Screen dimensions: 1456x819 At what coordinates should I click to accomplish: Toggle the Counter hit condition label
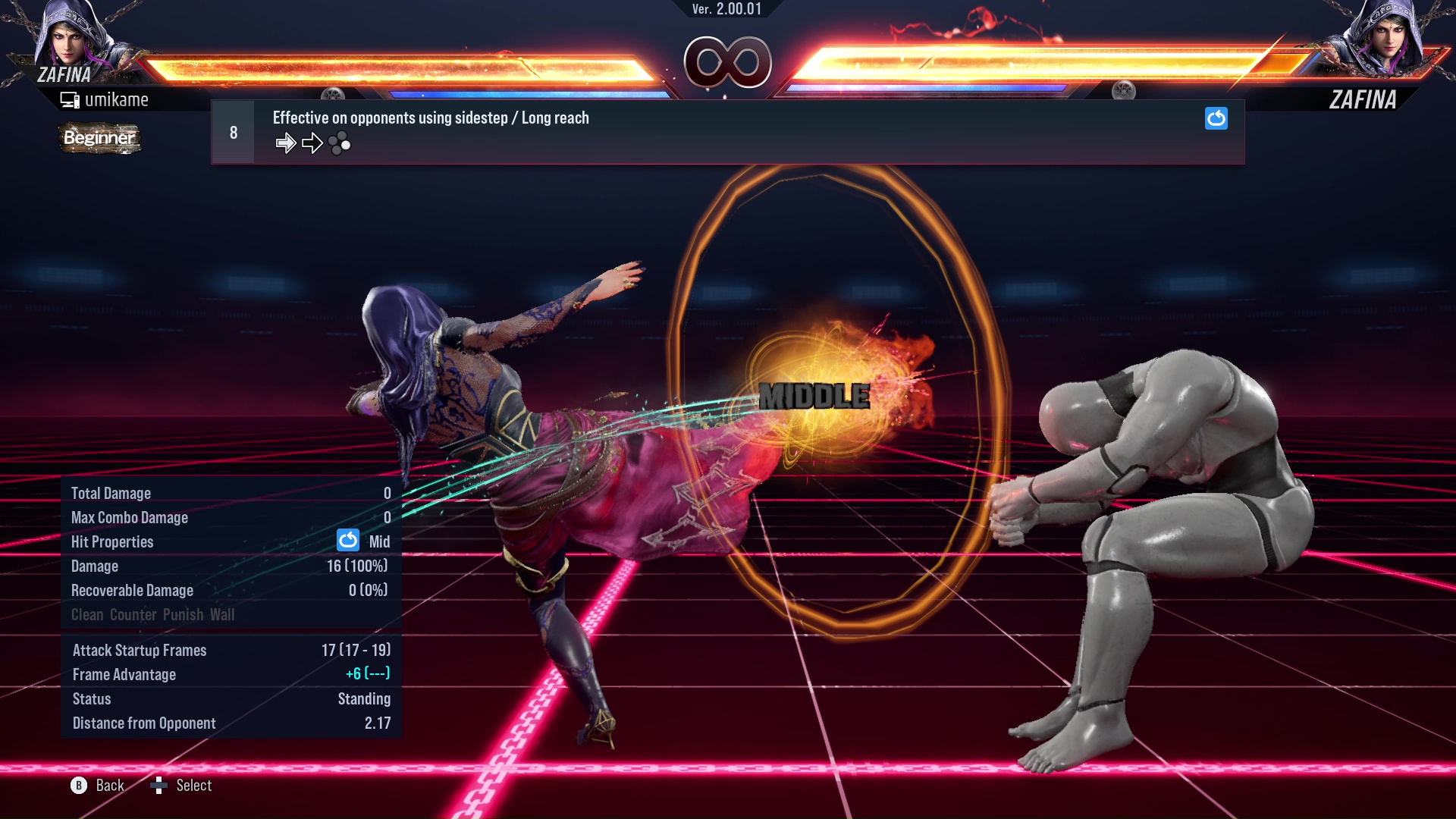[133, 614]
